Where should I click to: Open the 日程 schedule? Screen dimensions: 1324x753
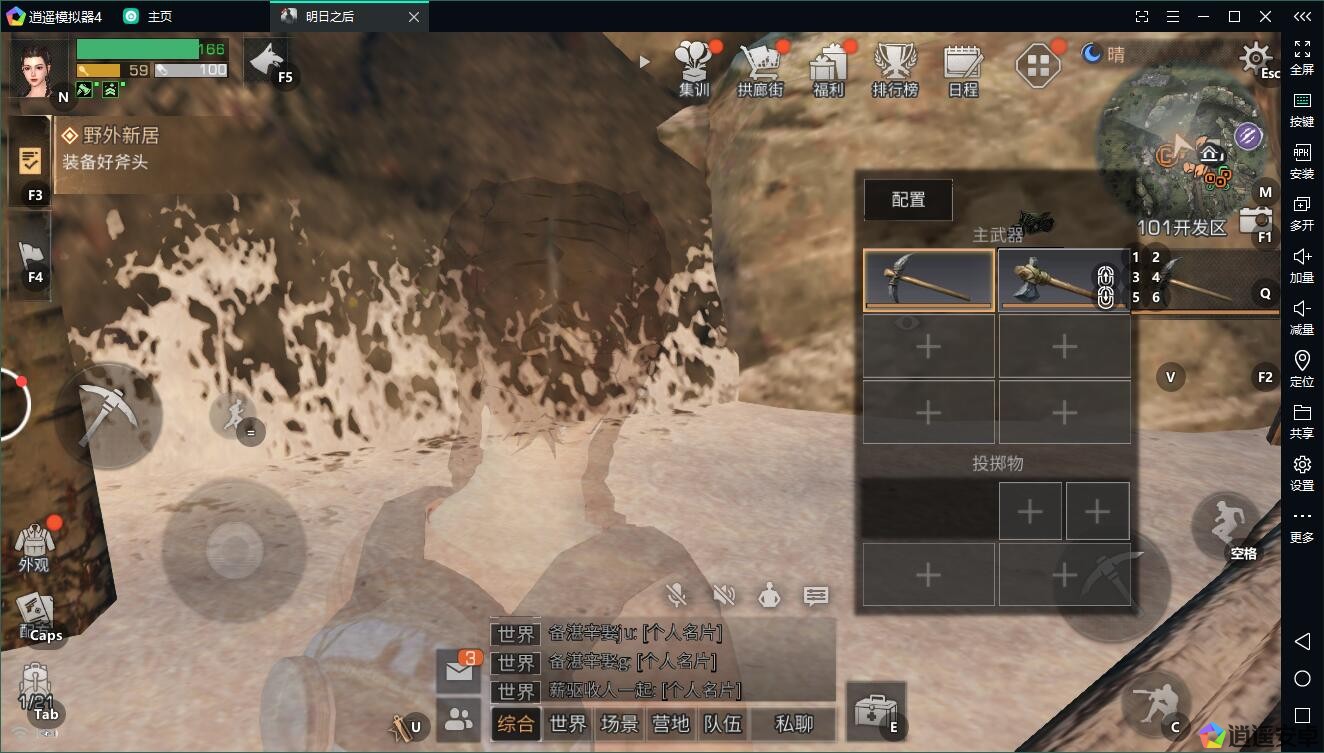point(962,68)
